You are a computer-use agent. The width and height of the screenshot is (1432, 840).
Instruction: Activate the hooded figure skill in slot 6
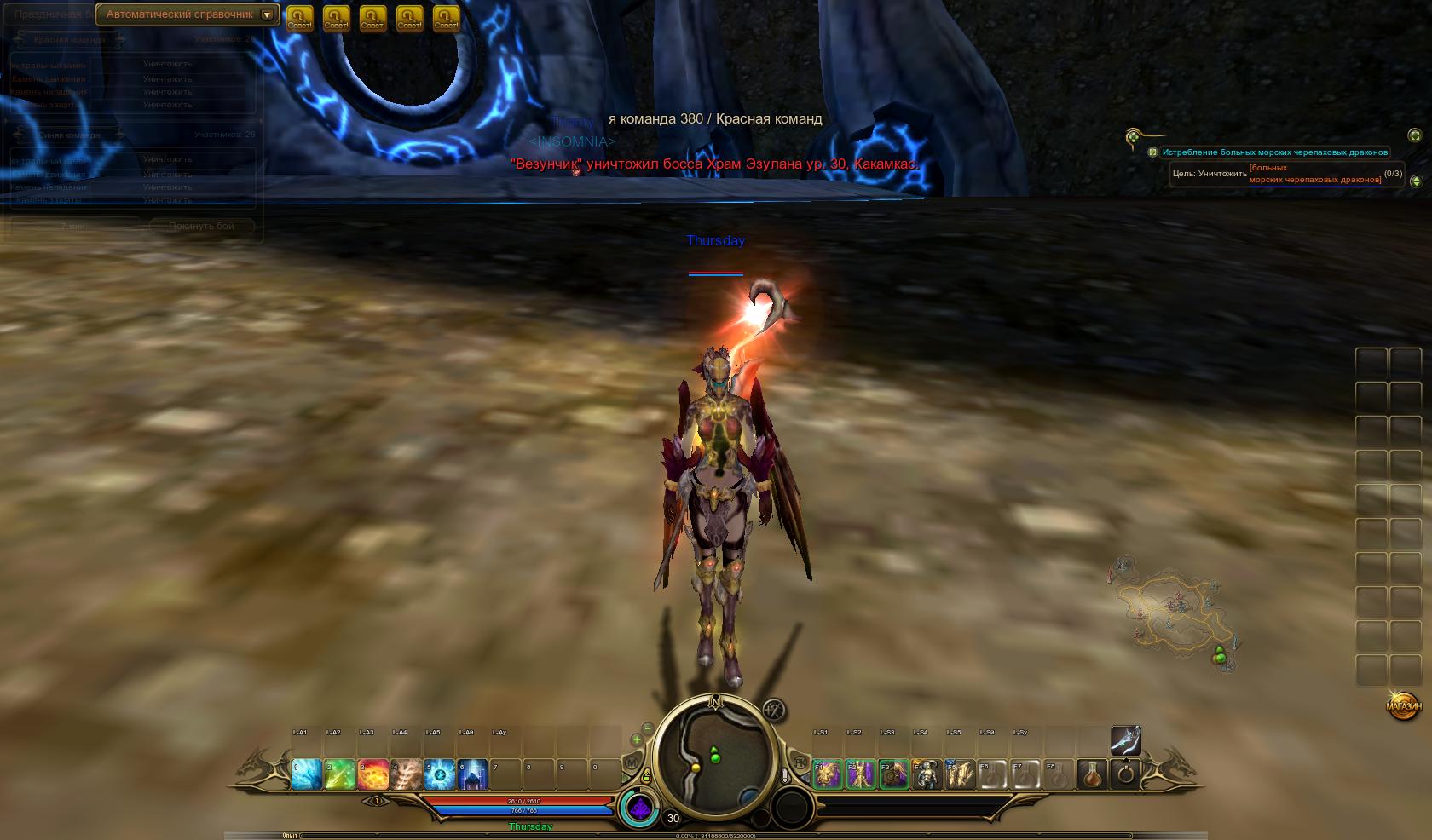[472, 774]
